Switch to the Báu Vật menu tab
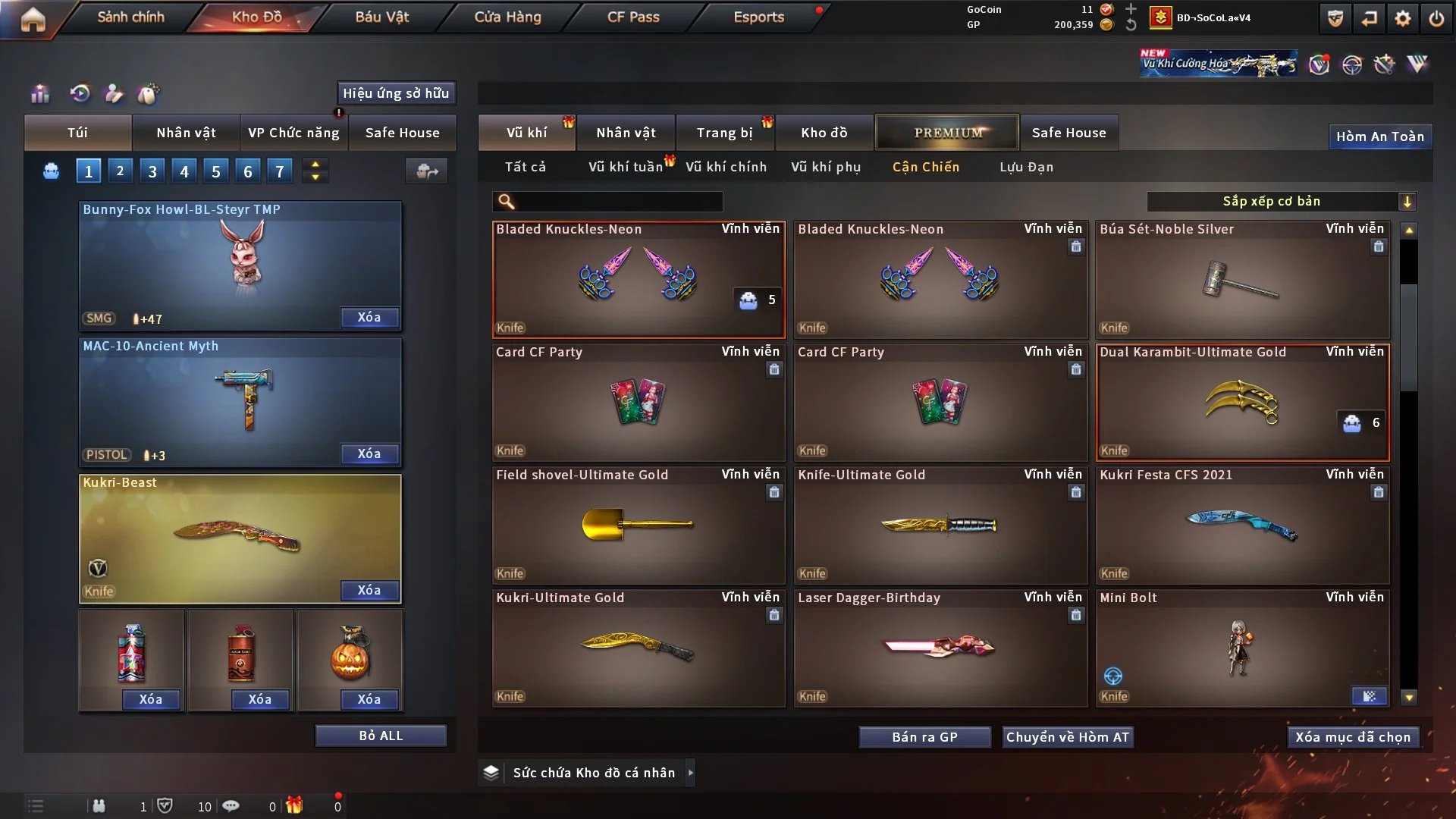The image size is (1456, 819). point(381,16)
